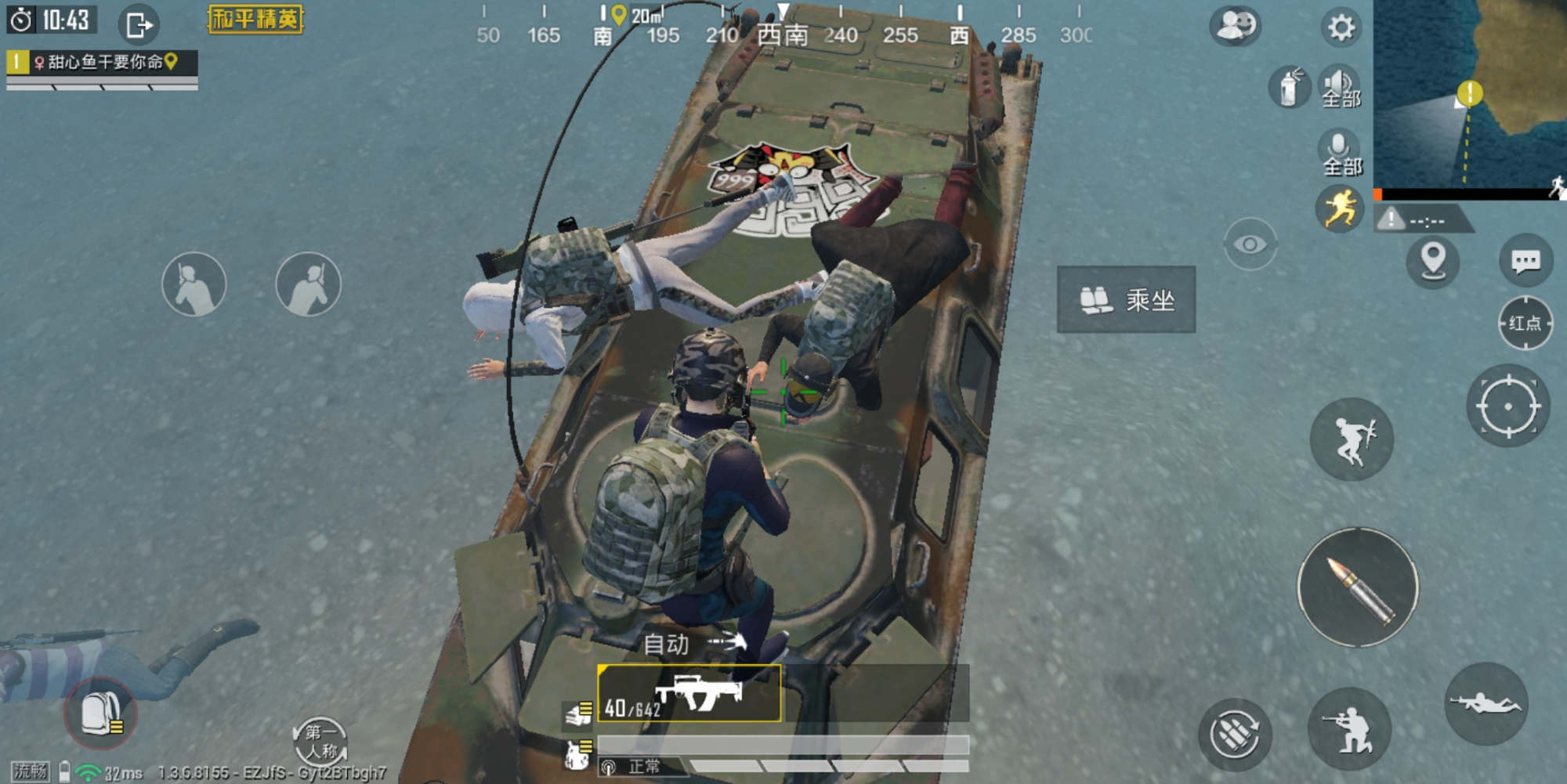The image size is (1567, 784).
Task: Aim down sights with crosshair button
Action: tap(1507, 406)
